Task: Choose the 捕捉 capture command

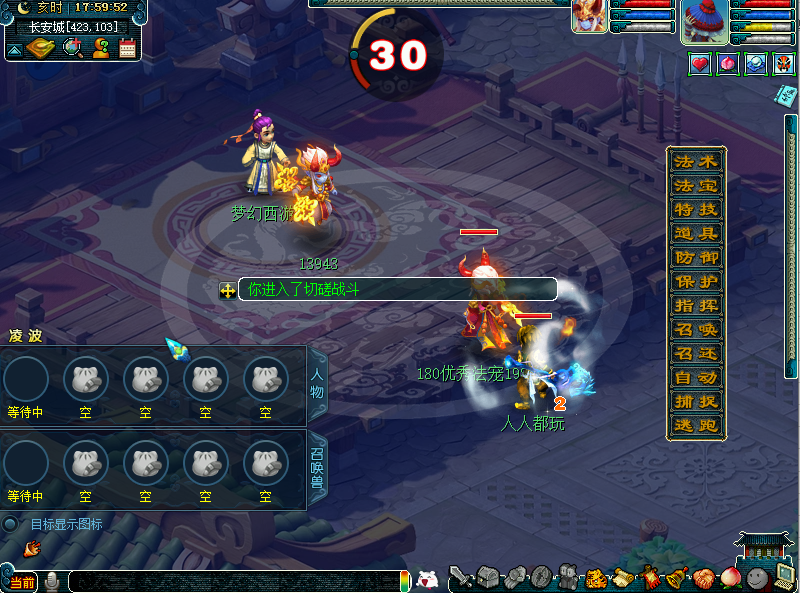Action: click(x=696, y=402)
